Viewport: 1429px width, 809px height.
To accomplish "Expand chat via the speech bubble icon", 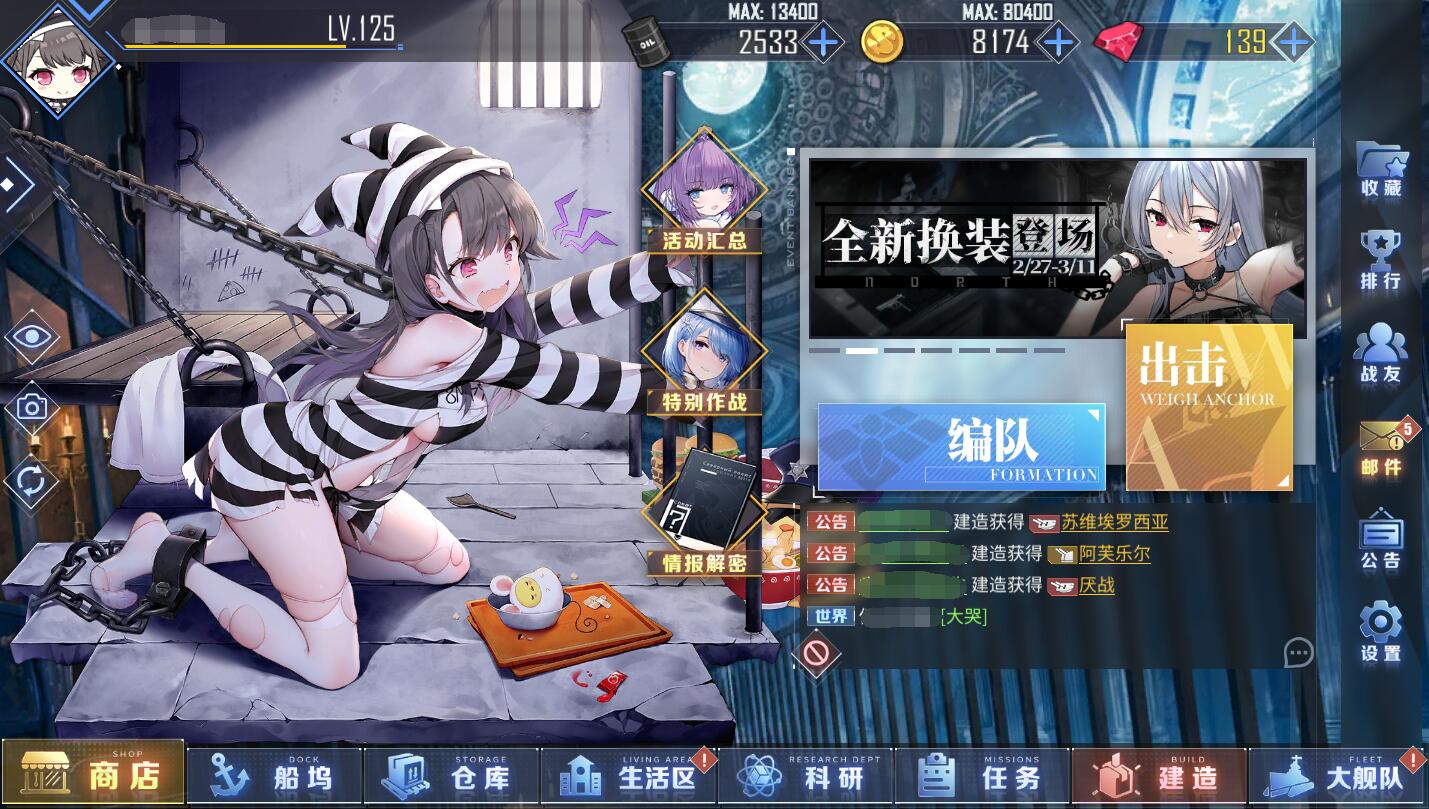I will pos(1298,654).
